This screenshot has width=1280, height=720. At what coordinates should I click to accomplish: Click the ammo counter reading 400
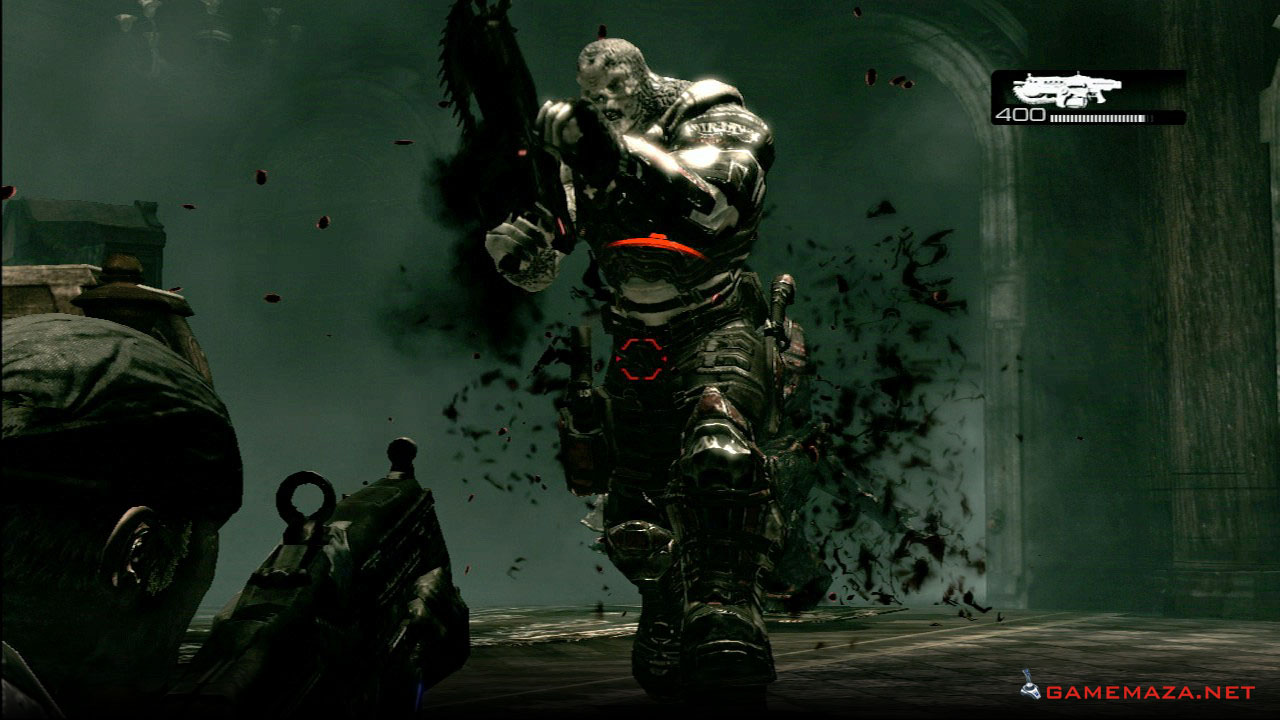pos(1019,117)
